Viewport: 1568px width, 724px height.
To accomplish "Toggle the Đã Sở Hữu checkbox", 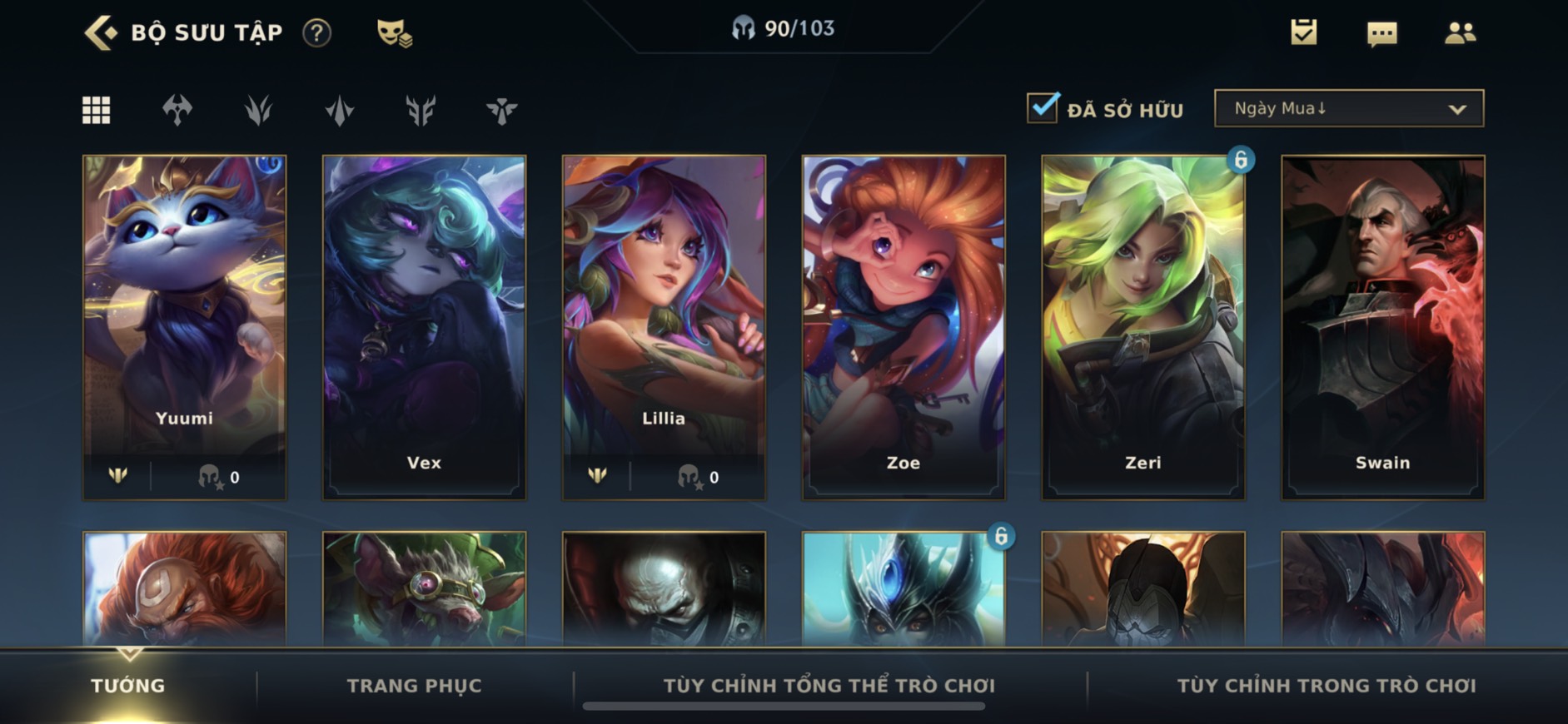I will [1043, 108].
